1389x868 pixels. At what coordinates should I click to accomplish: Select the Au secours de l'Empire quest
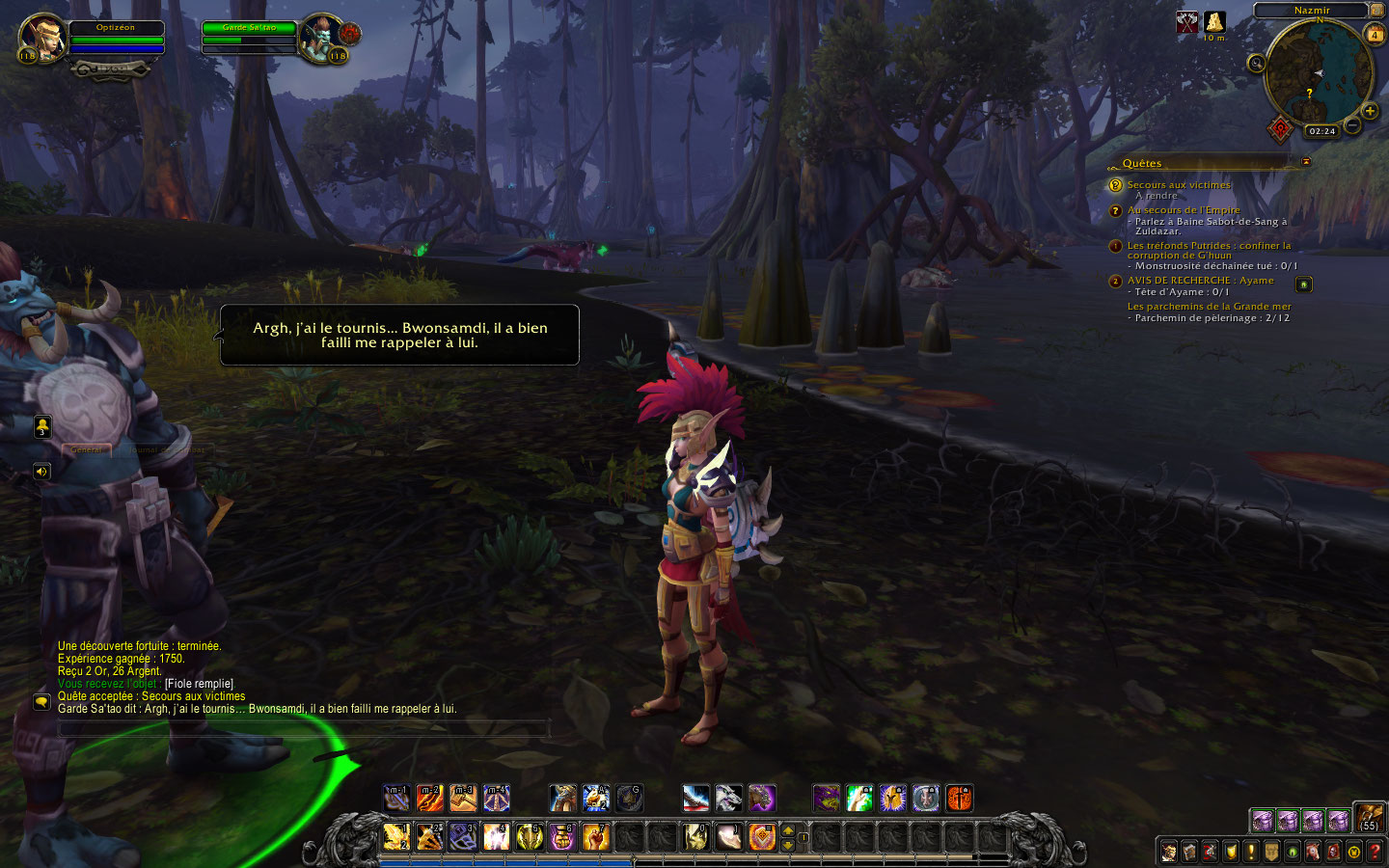coord(1184,209)
